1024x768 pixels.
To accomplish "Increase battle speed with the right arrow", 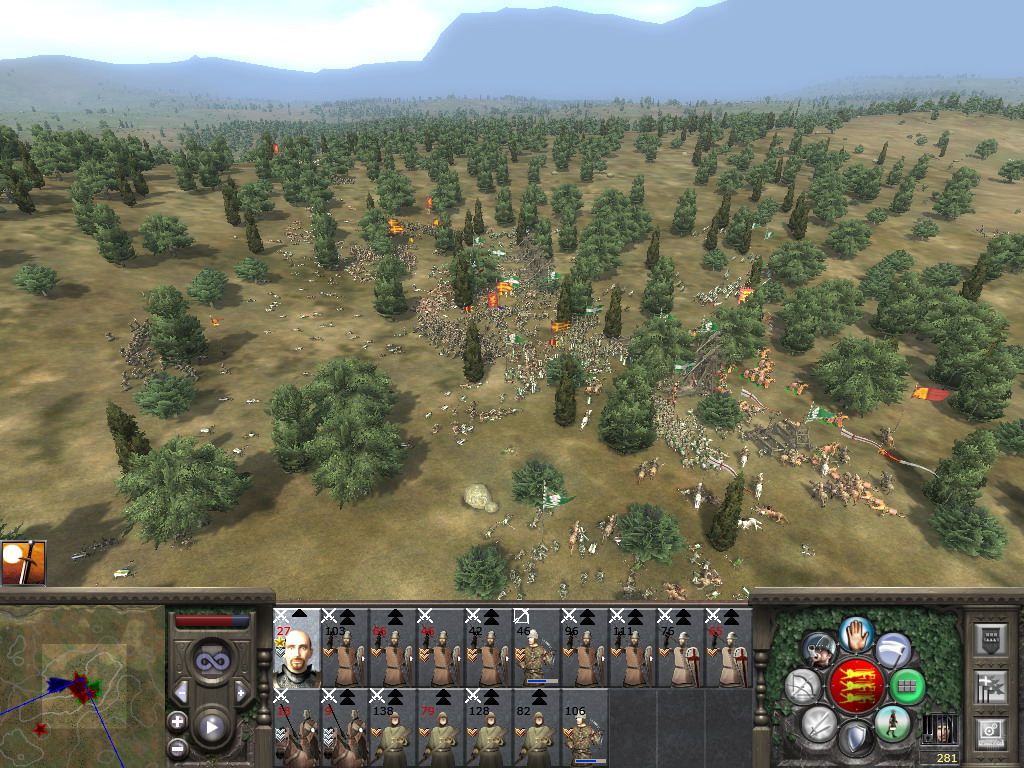I will click(x=240, y=692).
